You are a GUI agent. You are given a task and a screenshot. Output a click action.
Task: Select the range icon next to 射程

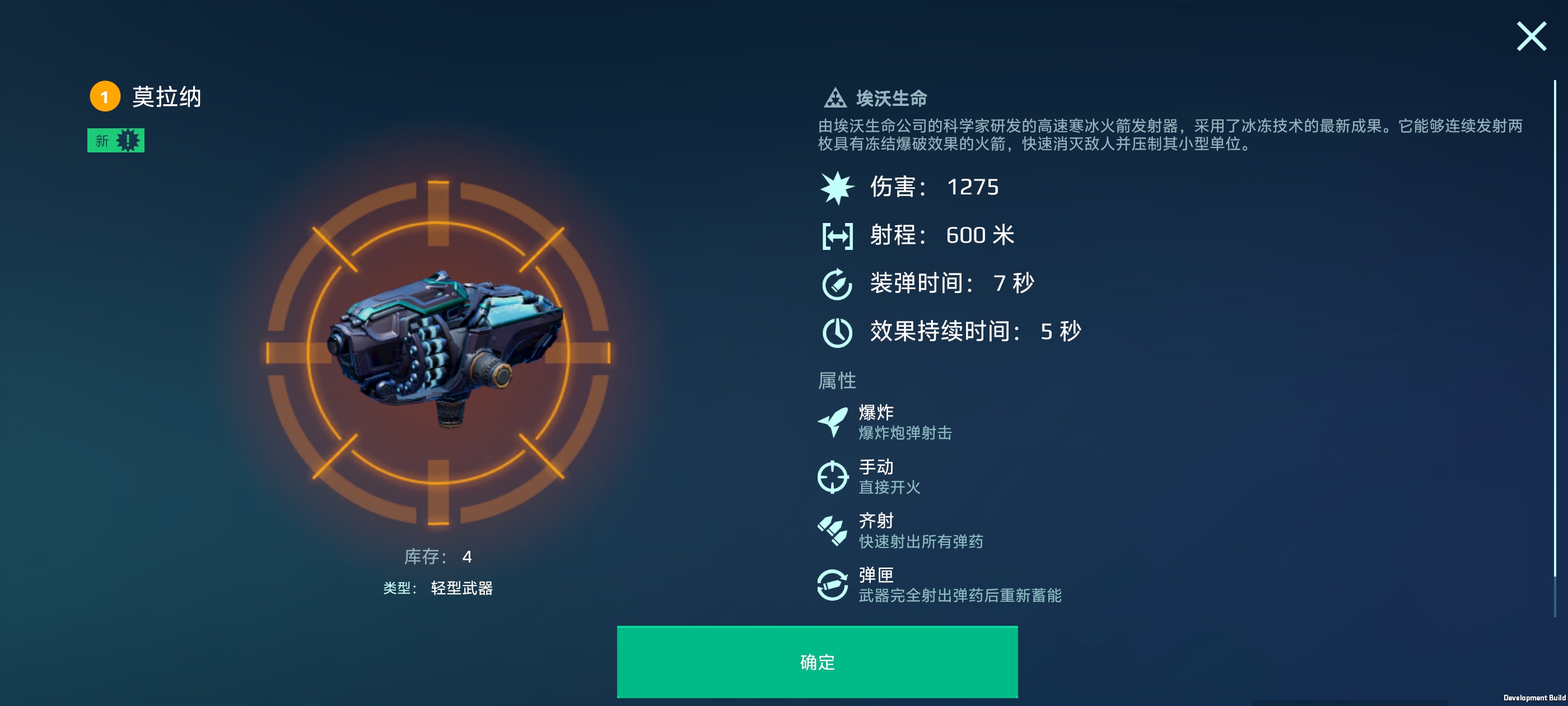838,236
